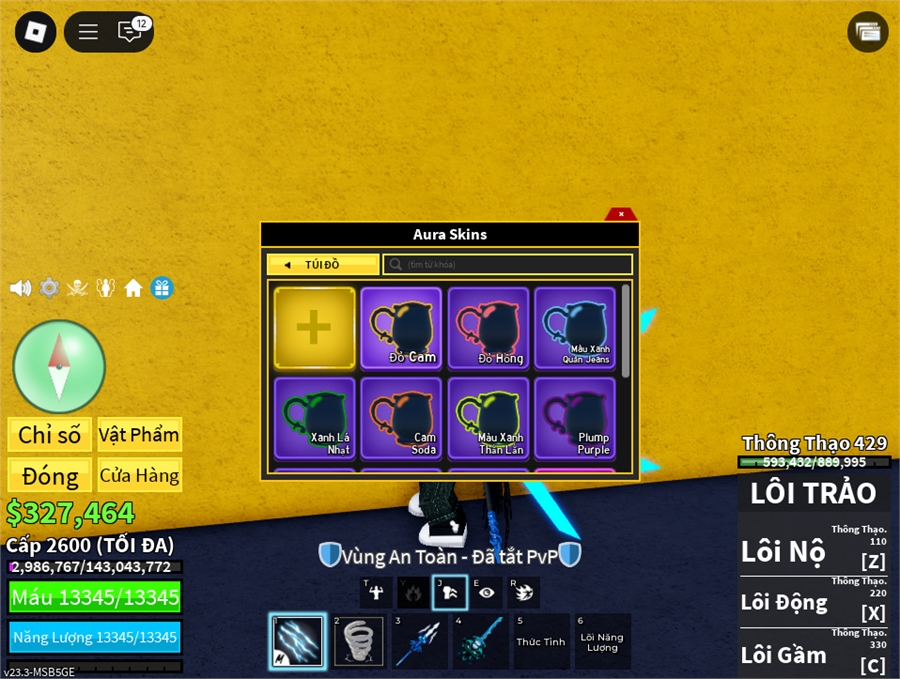The height and width of the screenshot is (679, 900).
Task: Pick the Màu Xanh Quần Jeans aura
Action: pyautogui.click(x=575, y=328)
